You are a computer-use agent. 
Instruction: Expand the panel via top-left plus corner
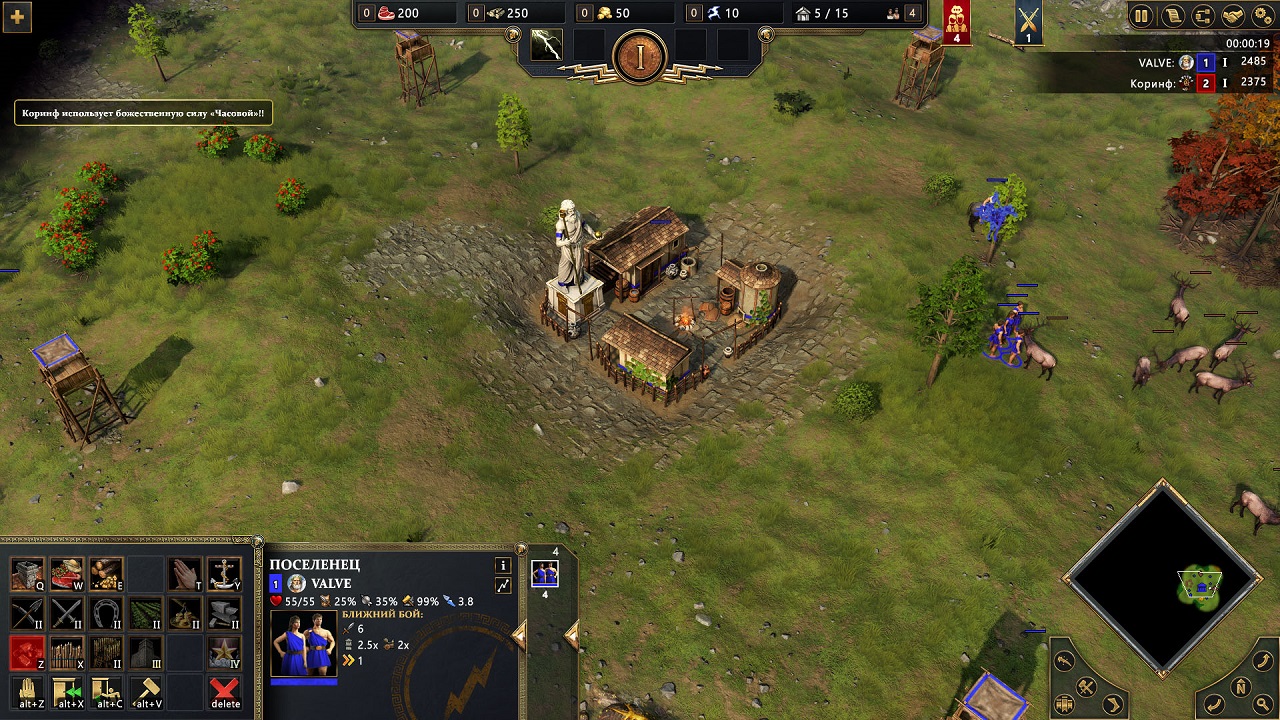click(17, 17)
